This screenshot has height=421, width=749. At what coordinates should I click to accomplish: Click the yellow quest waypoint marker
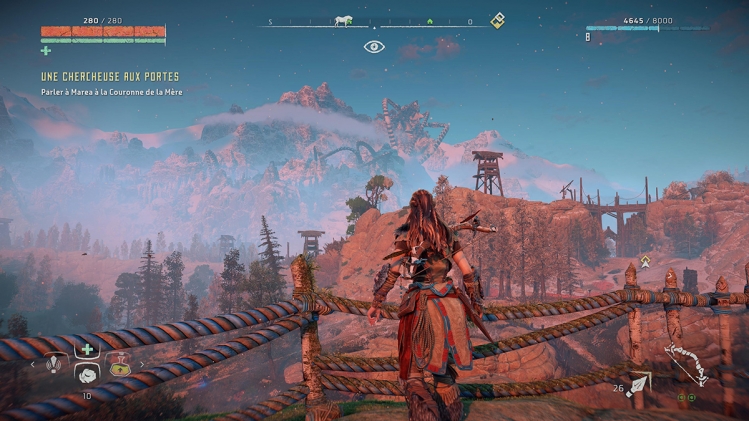[x=645, y=262]
